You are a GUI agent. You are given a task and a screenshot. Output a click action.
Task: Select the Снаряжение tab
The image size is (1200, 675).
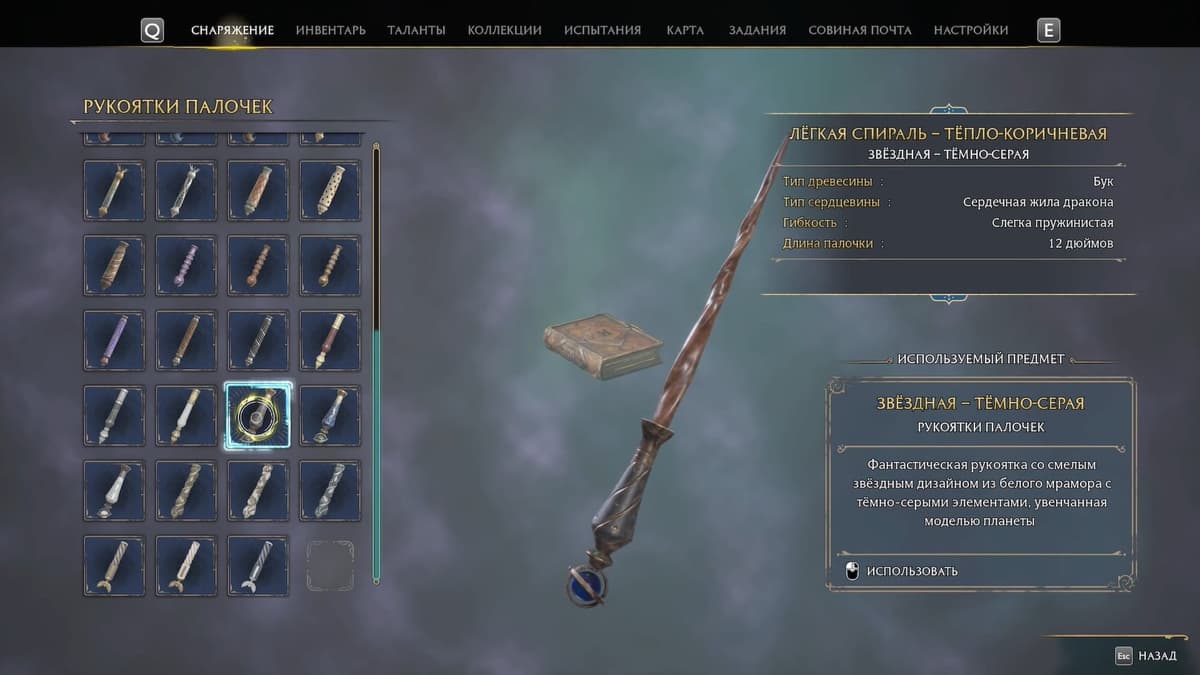(x=232, y=30)
